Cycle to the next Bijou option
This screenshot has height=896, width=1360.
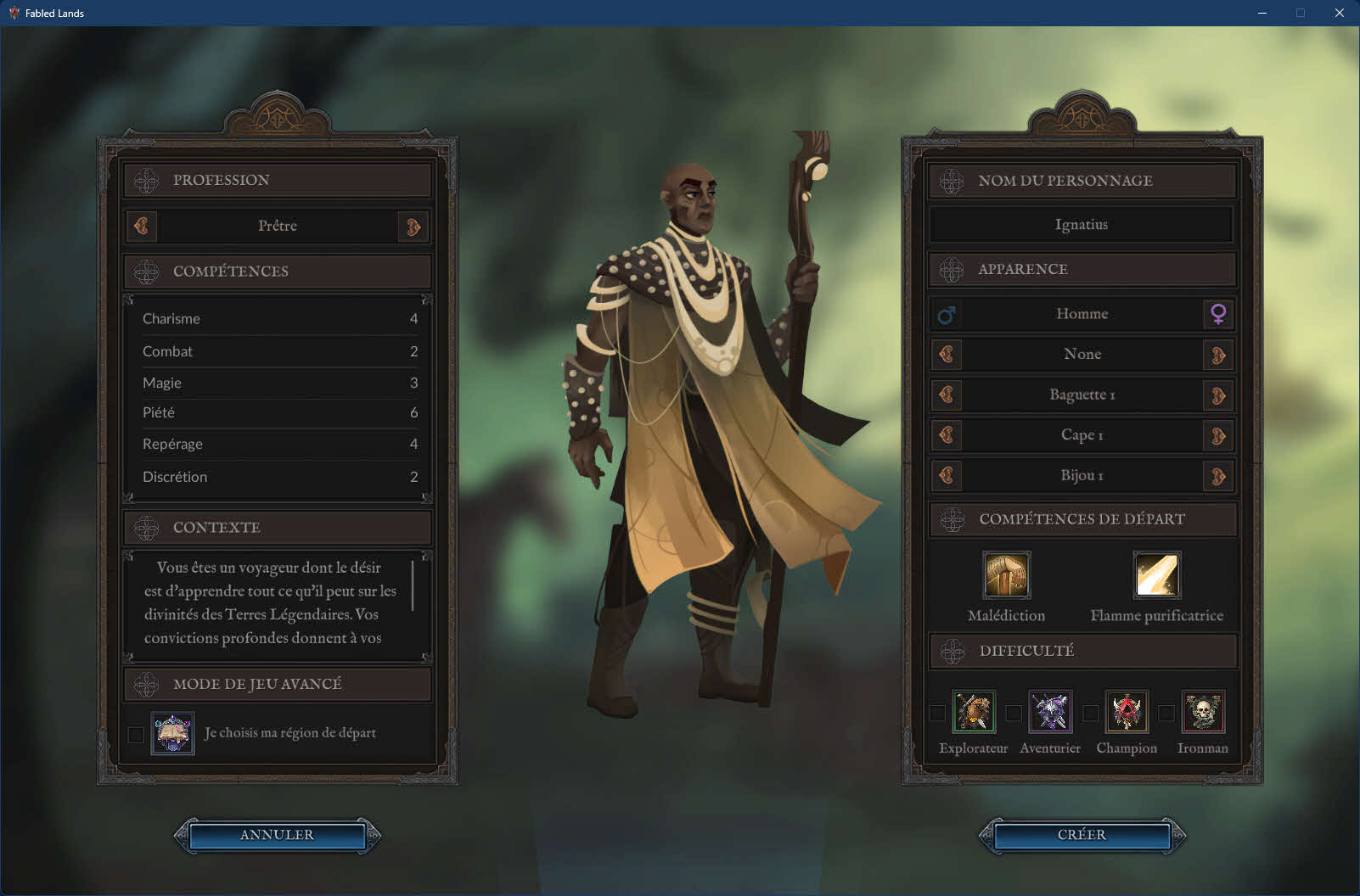[x=1218, y=476]
